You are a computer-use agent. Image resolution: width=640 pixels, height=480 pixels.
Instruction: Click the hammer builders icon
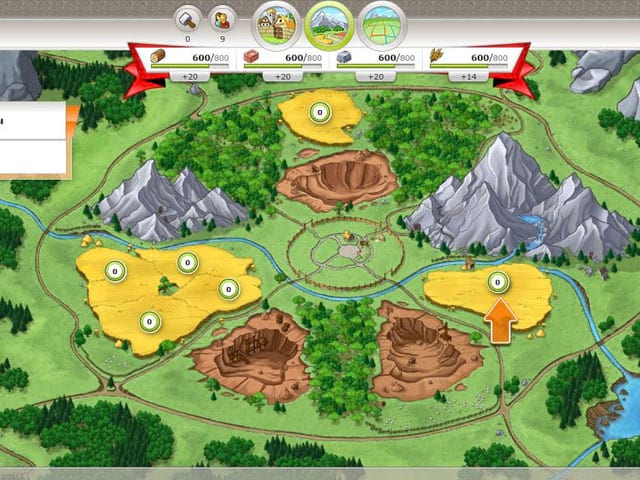(187, 18)
